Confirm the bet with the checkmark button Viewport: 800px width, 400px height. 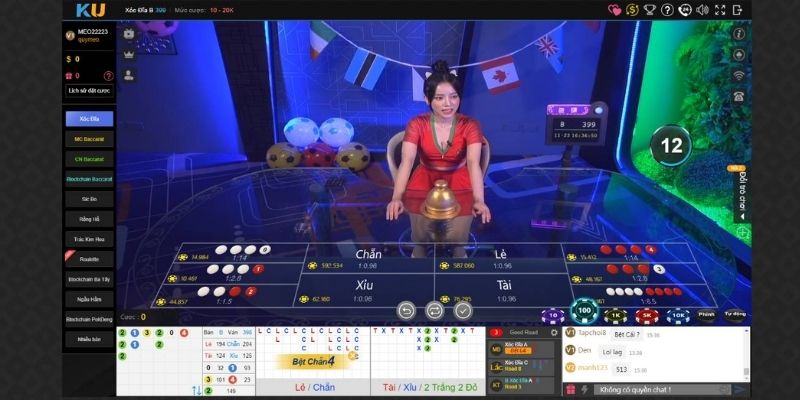463,310
